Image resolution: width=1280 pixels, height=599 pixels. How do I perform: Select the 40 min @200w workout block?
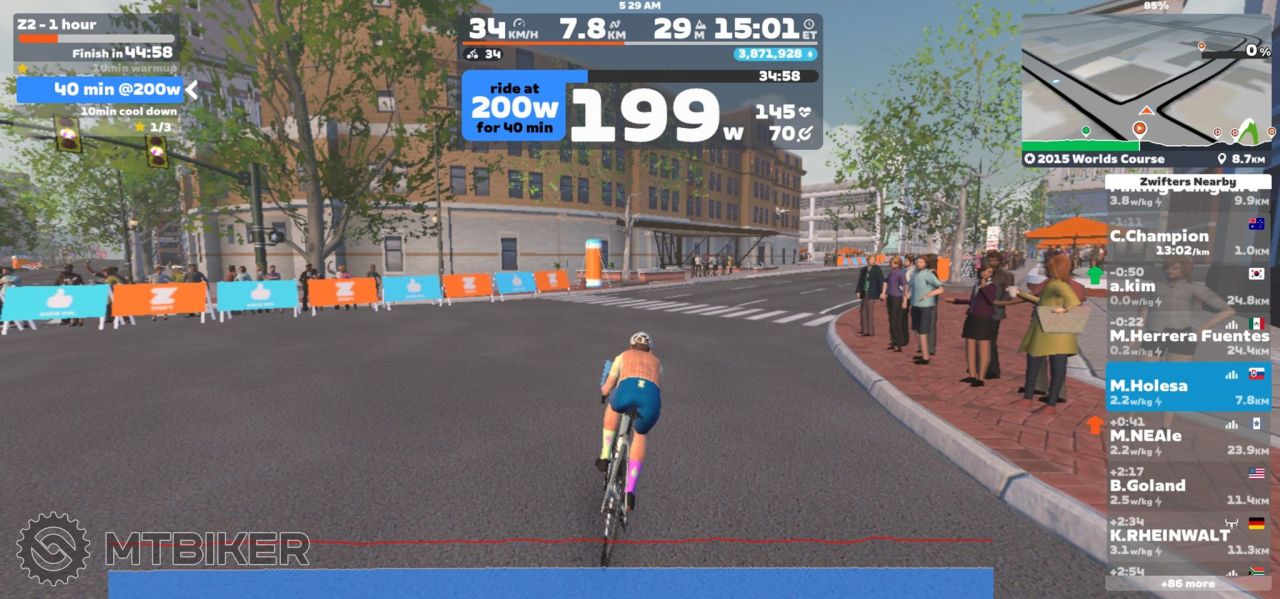100,89
